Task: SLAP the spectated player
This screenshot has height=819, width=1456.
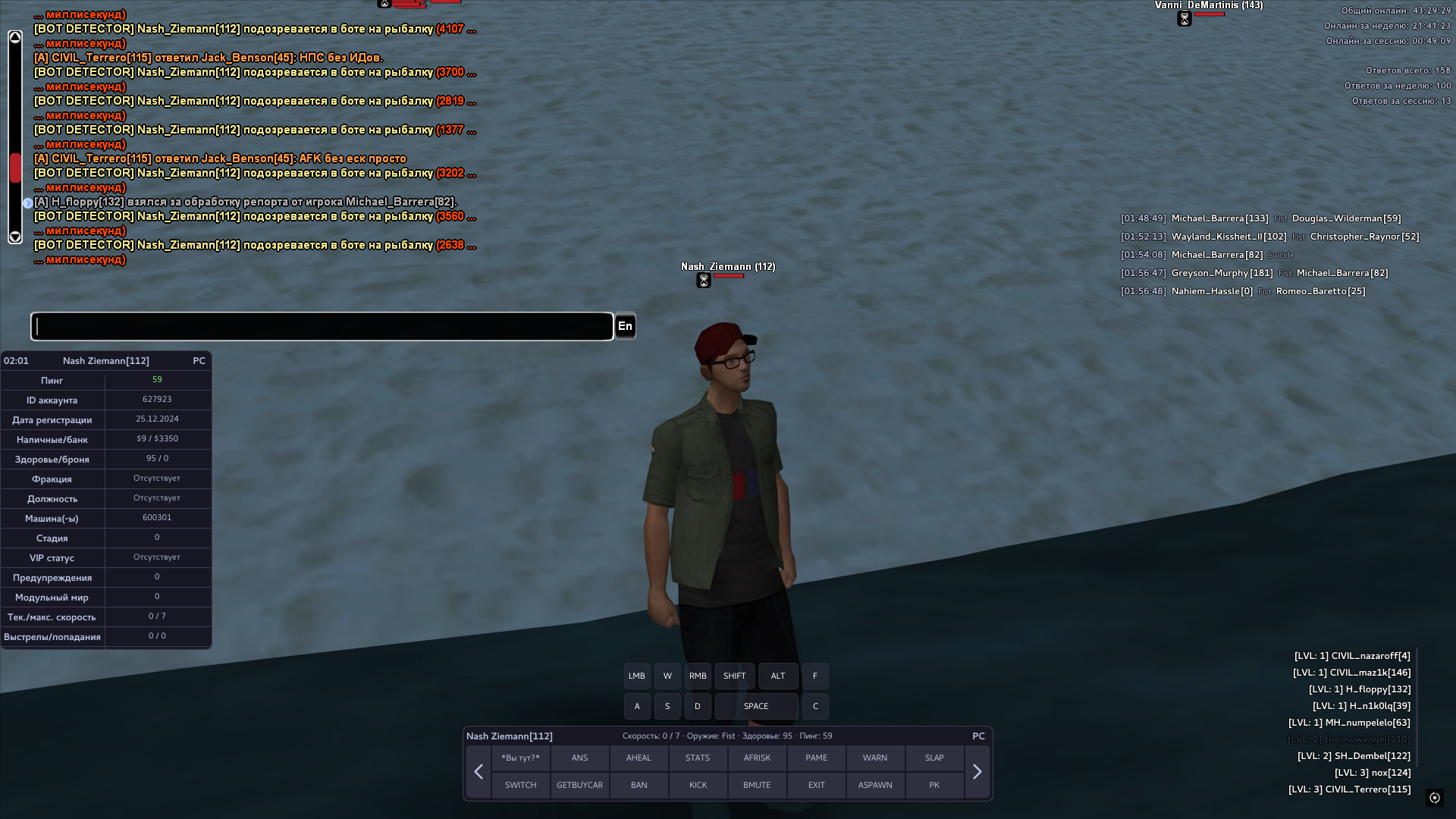Action: 934,758
